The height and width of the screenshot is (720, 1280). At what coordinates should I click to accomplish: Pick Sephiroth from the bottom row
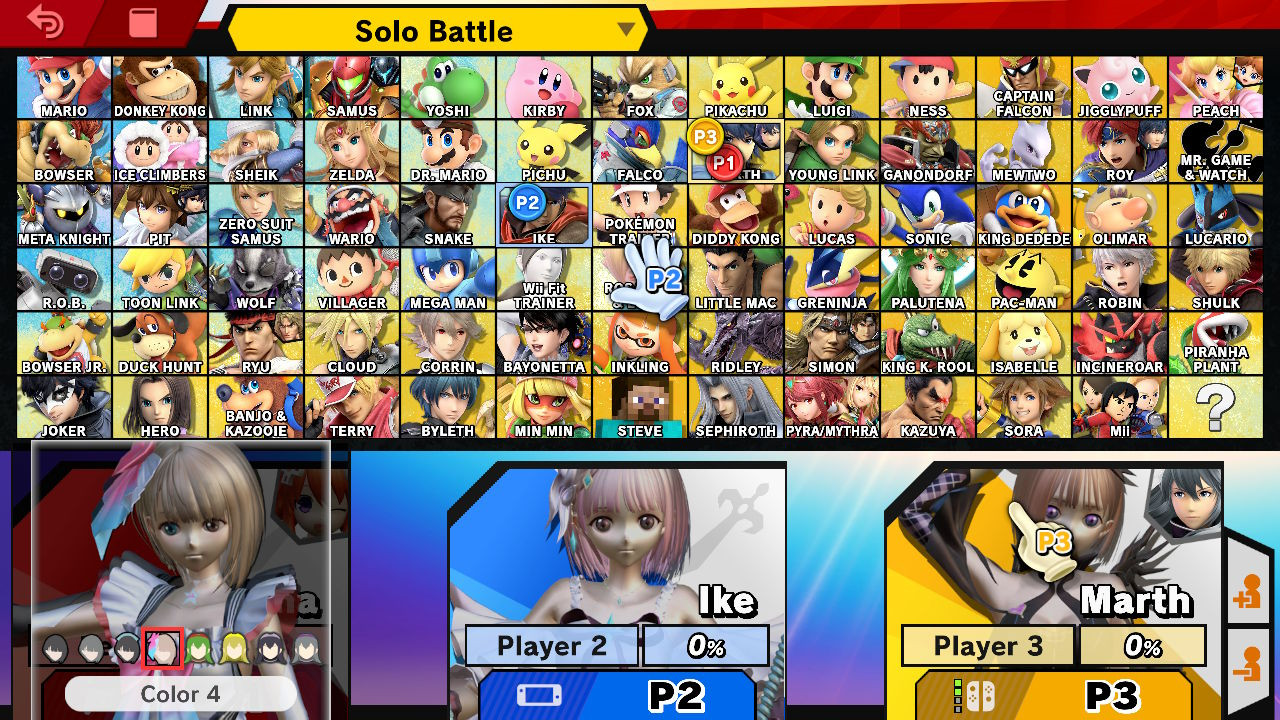coord(736,405)
